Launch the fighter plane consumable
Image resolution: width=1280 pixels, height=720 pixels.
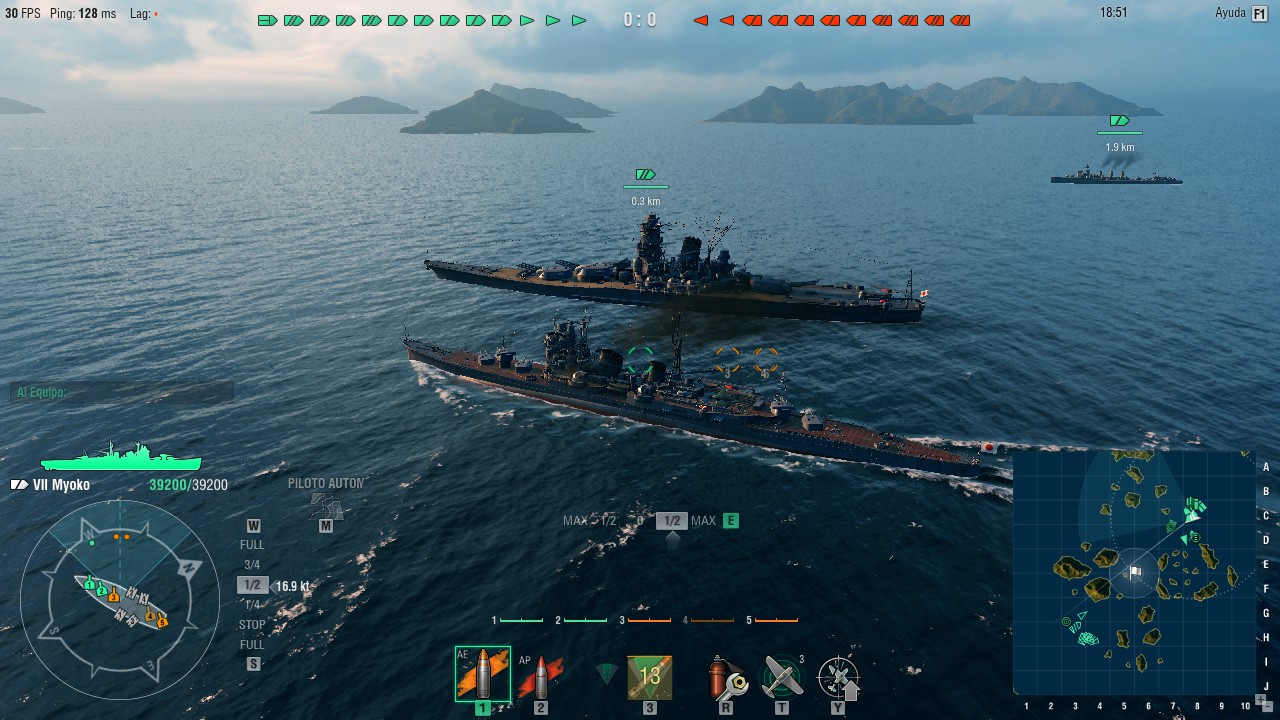(782, 677)
